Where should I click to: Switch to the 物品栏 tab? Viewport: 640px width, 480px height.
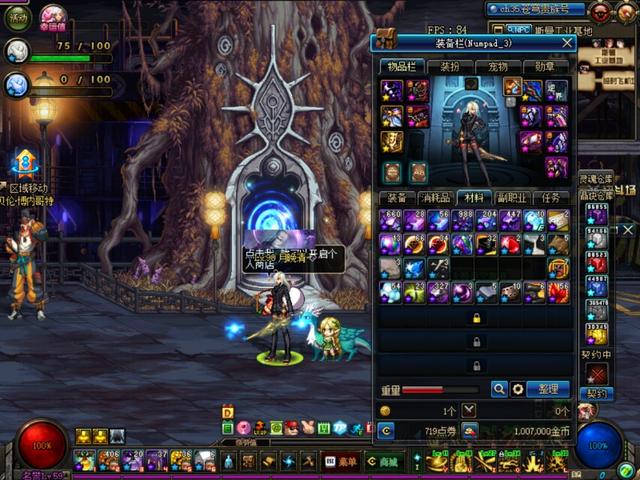pos(401,67)
